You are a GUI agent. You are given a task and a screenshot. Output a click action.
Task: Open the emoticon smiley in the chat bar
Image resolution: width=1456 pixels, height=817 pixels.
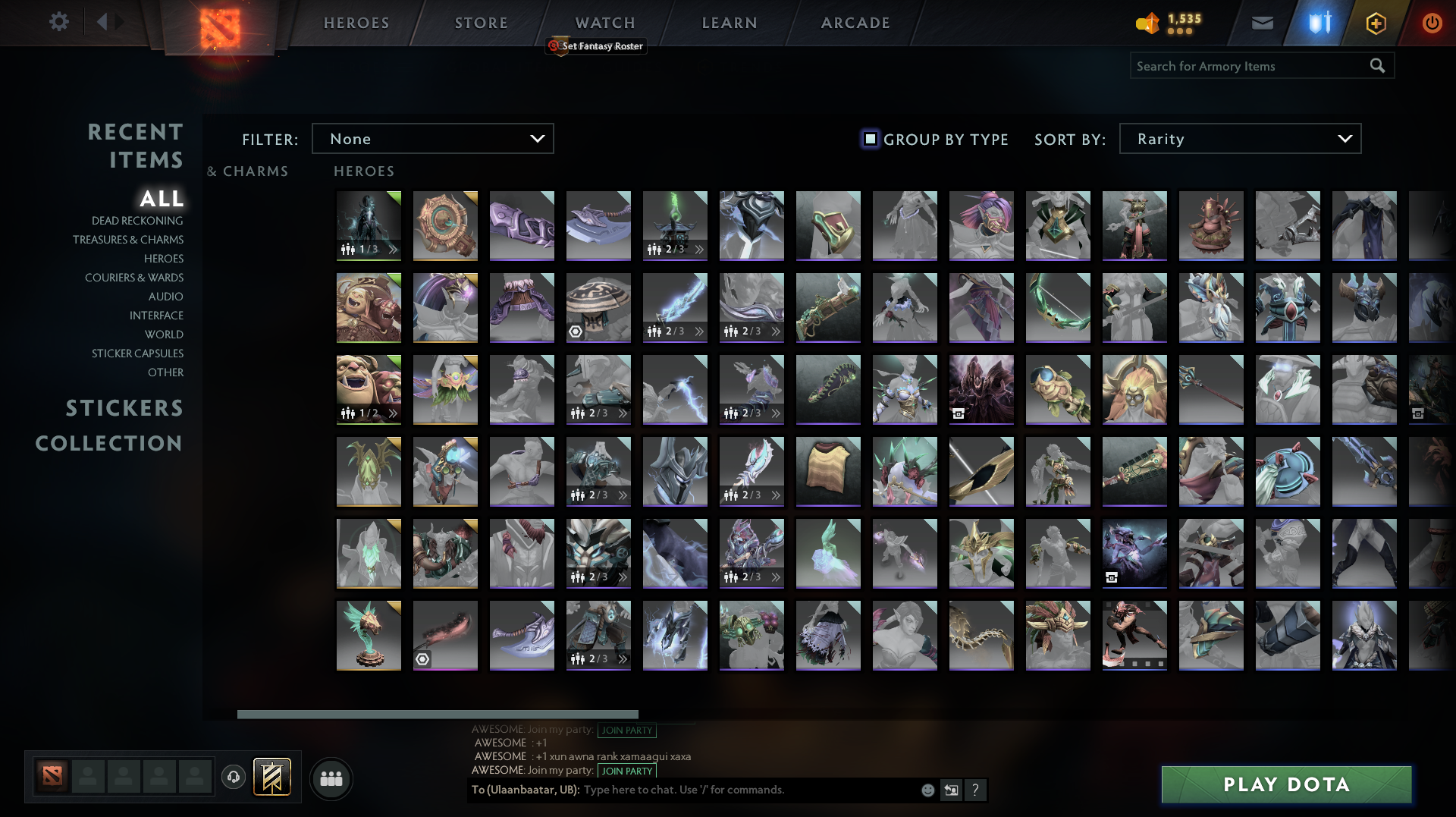pyautogui.click(x=927, y=790)
